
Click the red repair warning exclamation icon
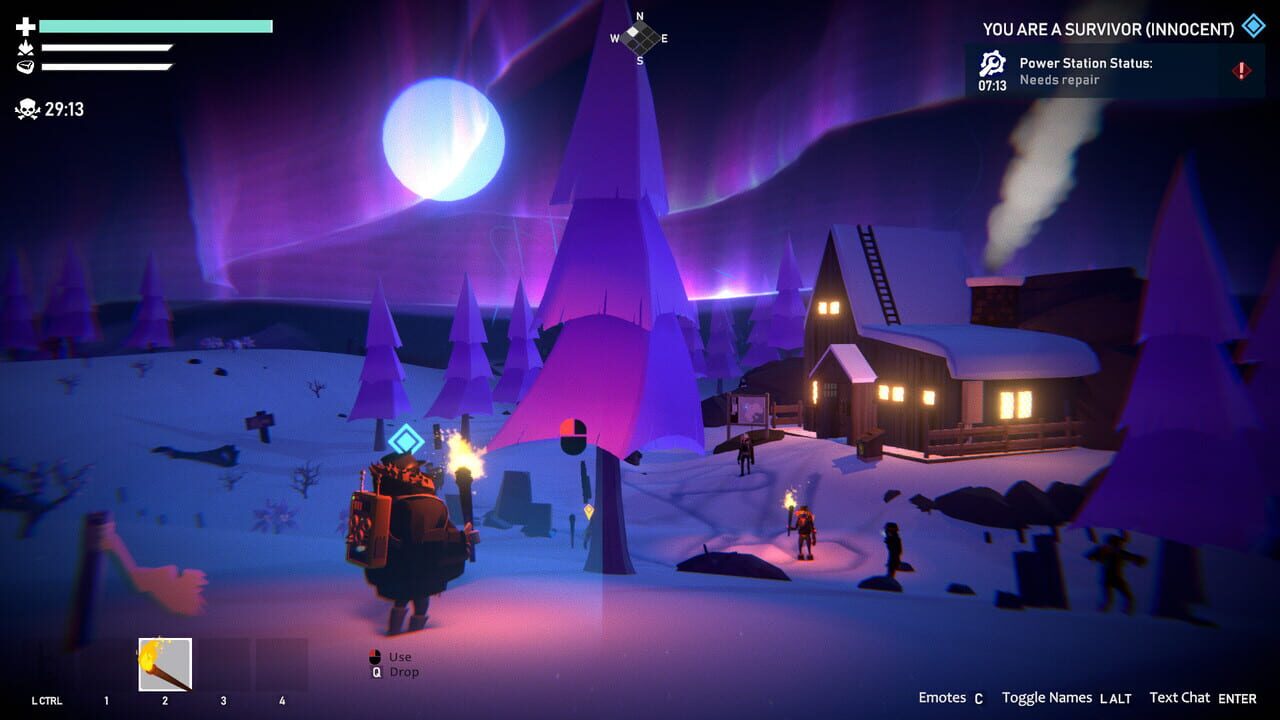pyautogui.click(x=1240, y=71)
